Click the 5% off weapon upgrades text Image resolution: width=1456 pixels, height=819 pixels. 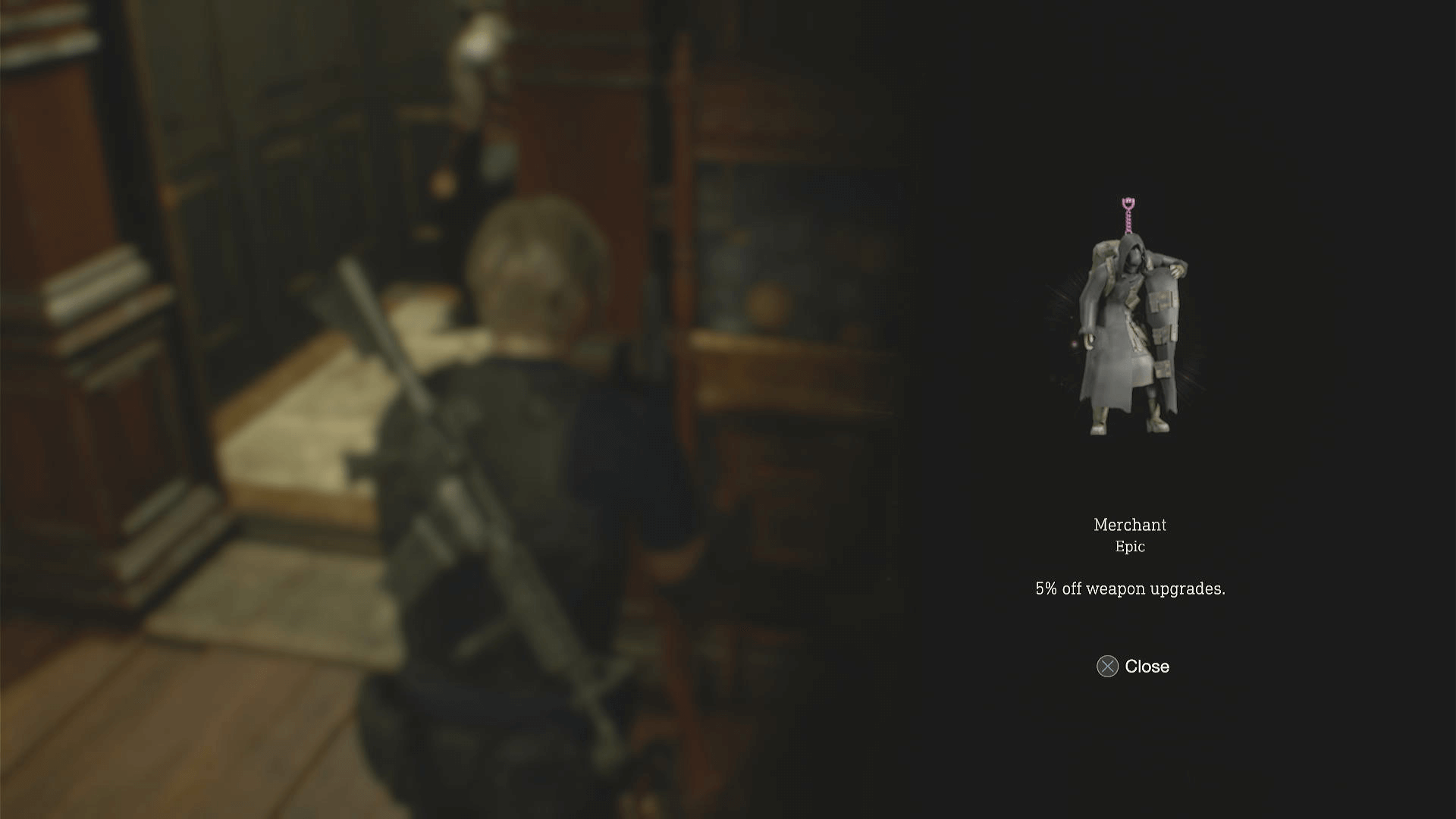click(1131, 588)
